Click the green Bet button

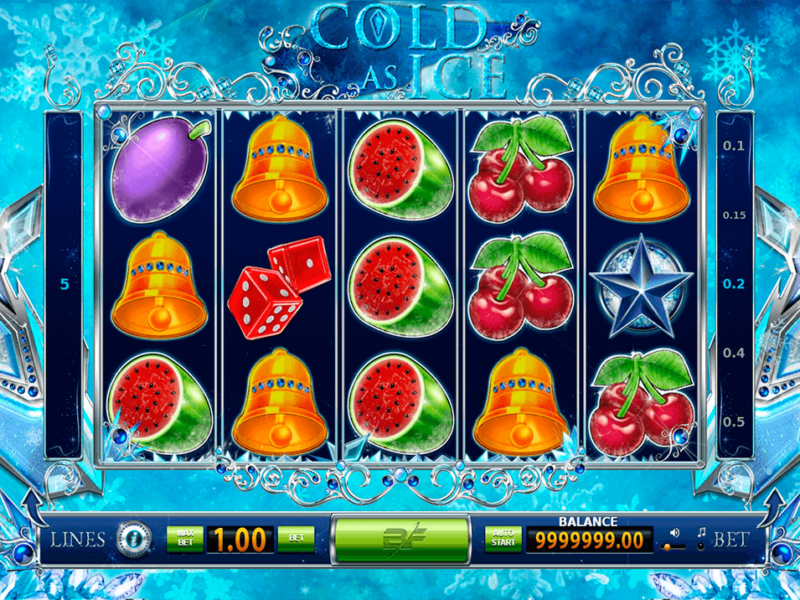(x=295, y=539)
